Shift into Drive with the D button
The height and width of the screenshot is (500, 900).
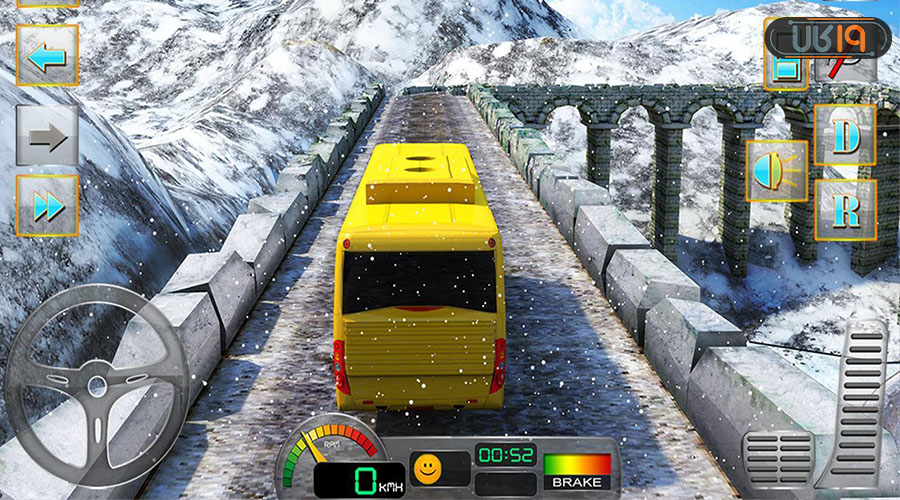coord(845,136)
